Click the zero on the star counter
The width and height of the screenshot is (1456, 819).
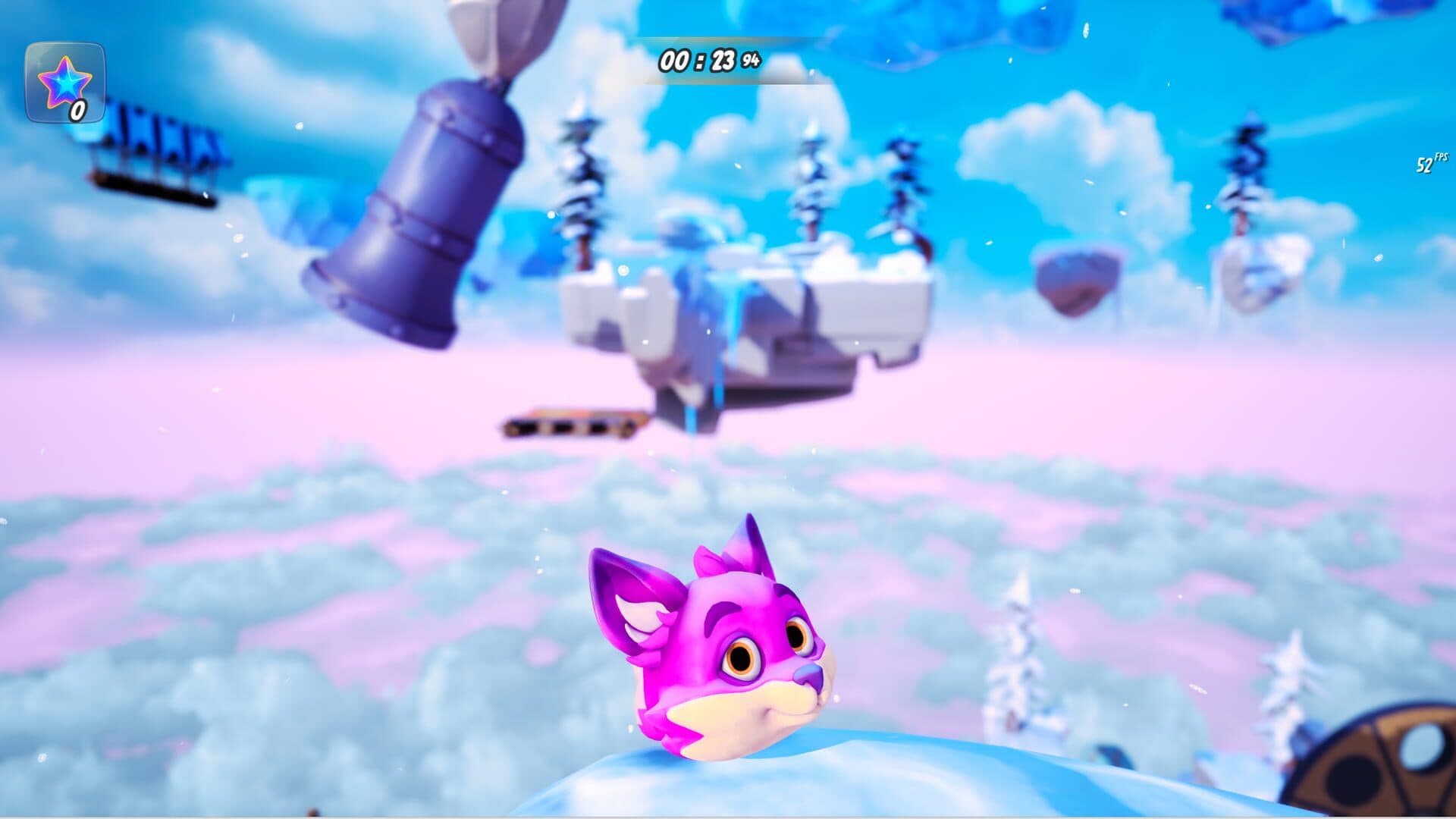[x=77, y=112]
